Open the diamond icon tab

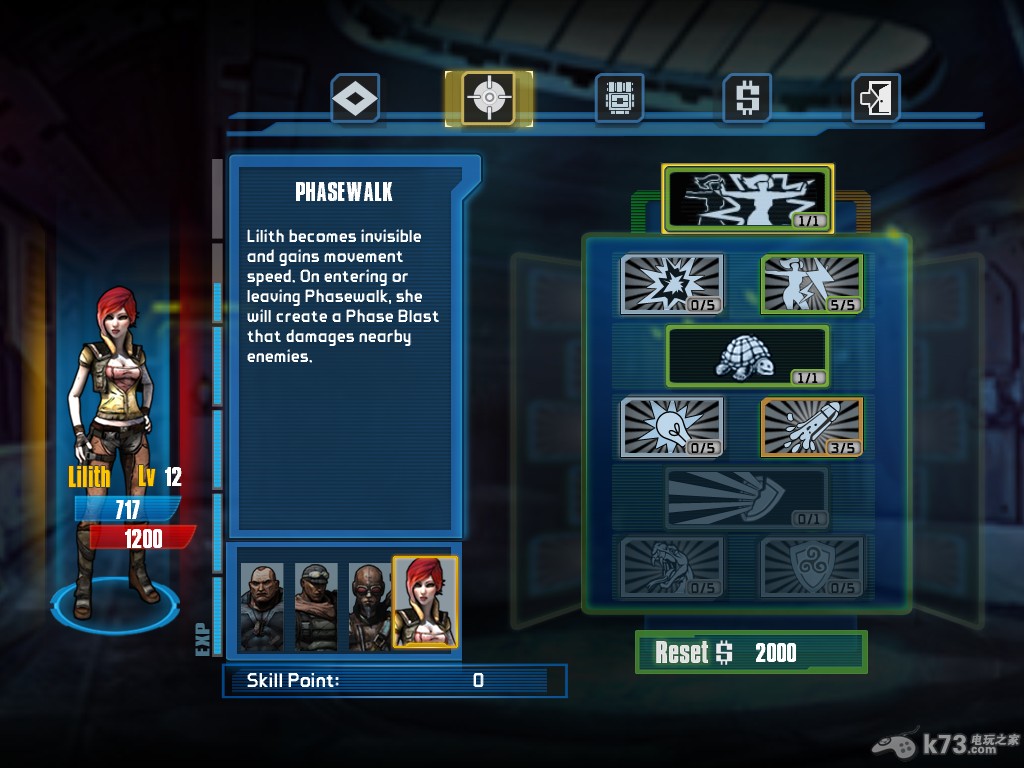coord(355,98)
